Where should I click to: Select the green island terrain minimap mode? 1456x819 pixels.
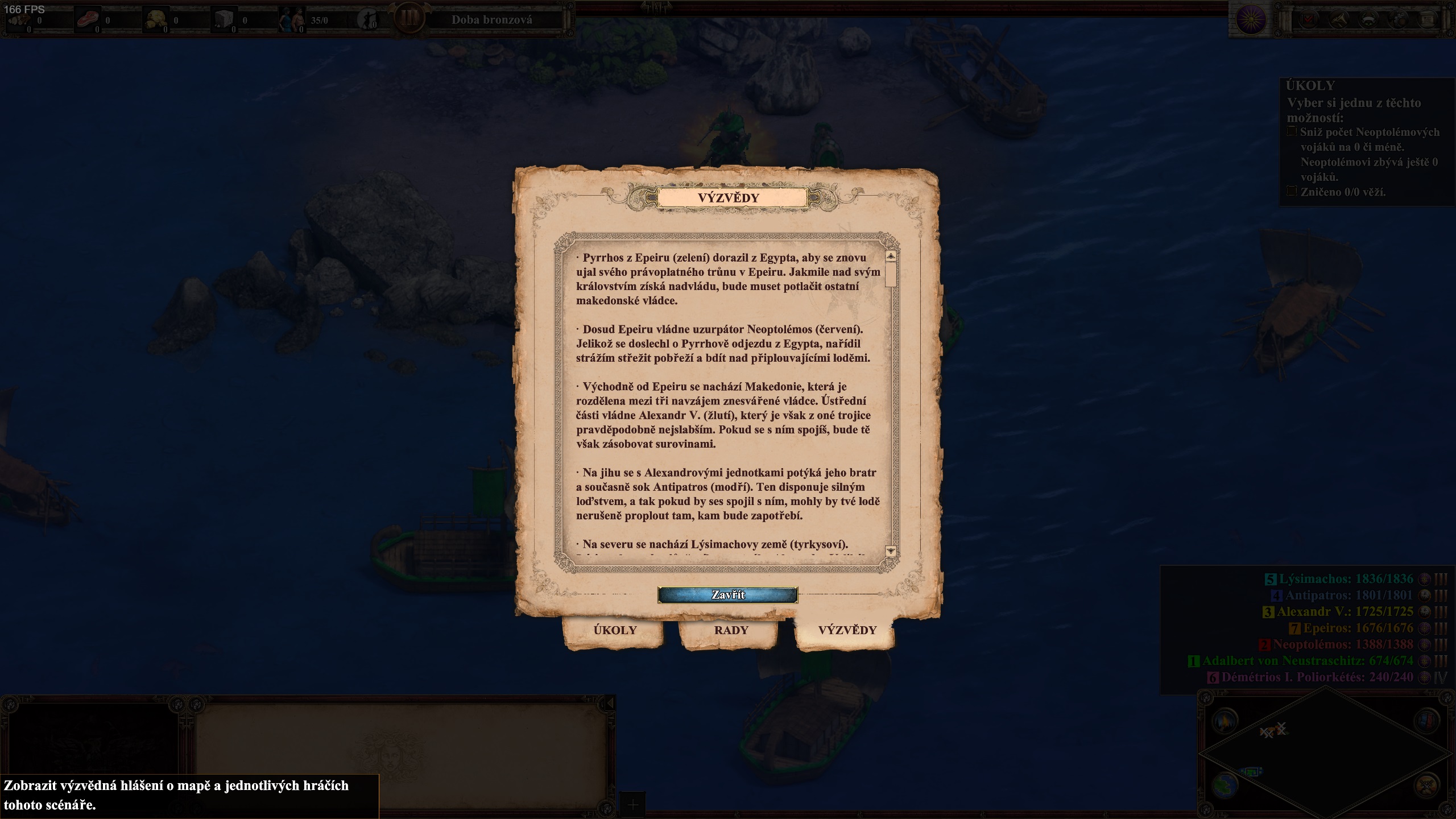point(1225,787)
